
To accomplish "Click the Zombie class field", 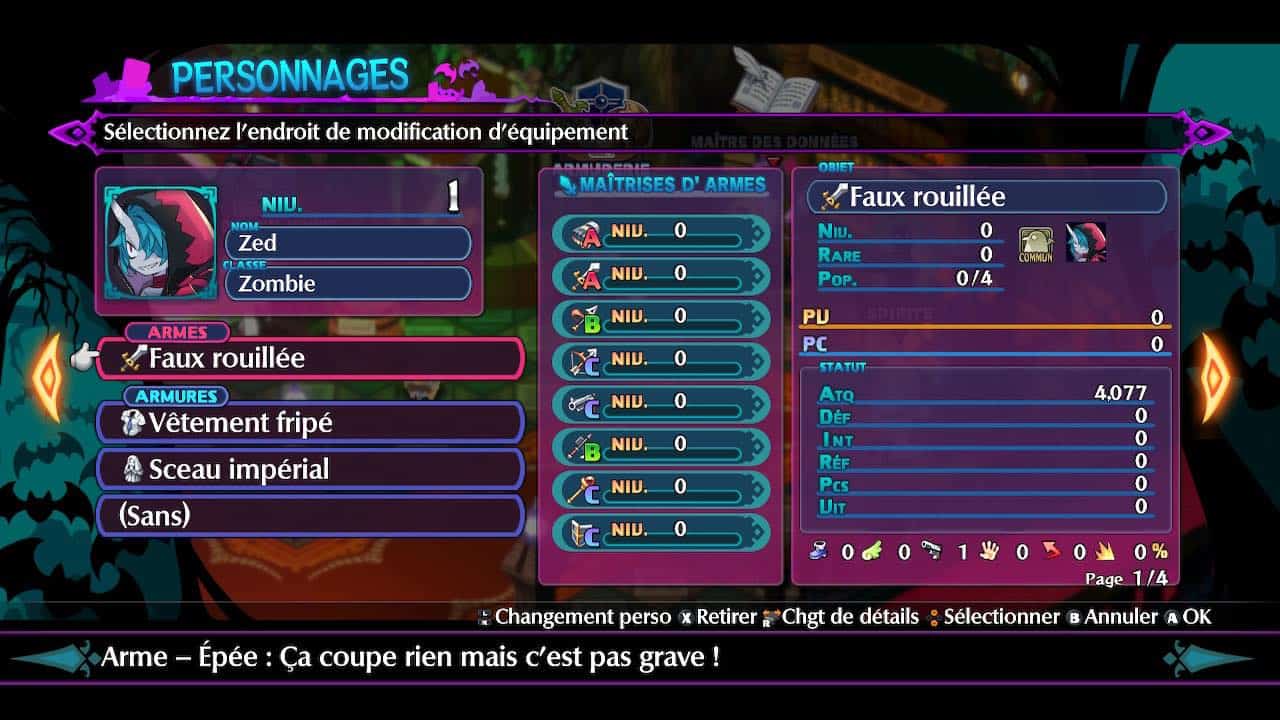I will (348, 284).
